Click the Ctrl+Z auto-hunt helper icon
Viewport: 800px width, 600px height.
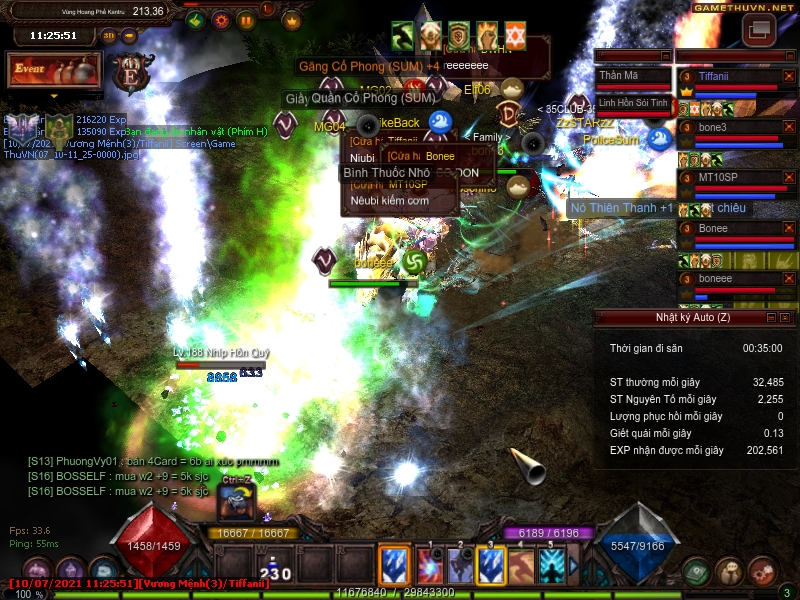coord(238,502)
